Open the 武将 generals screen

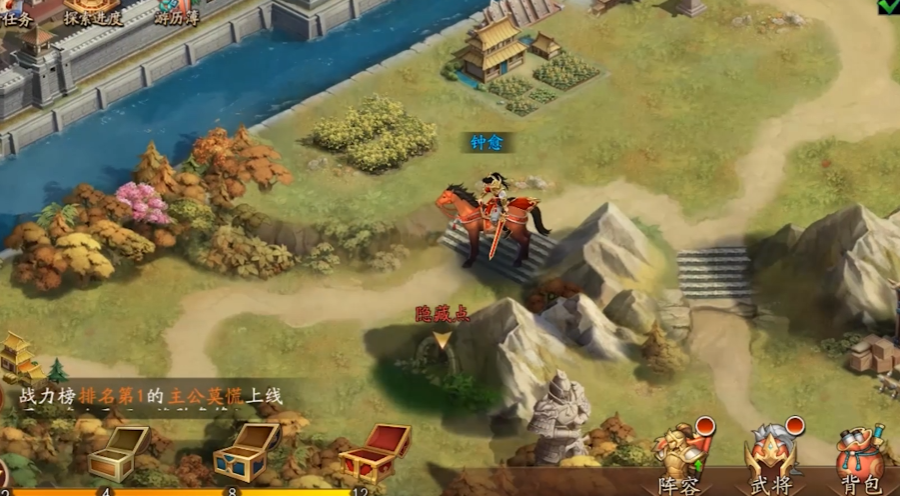click(x=772, y=456)
